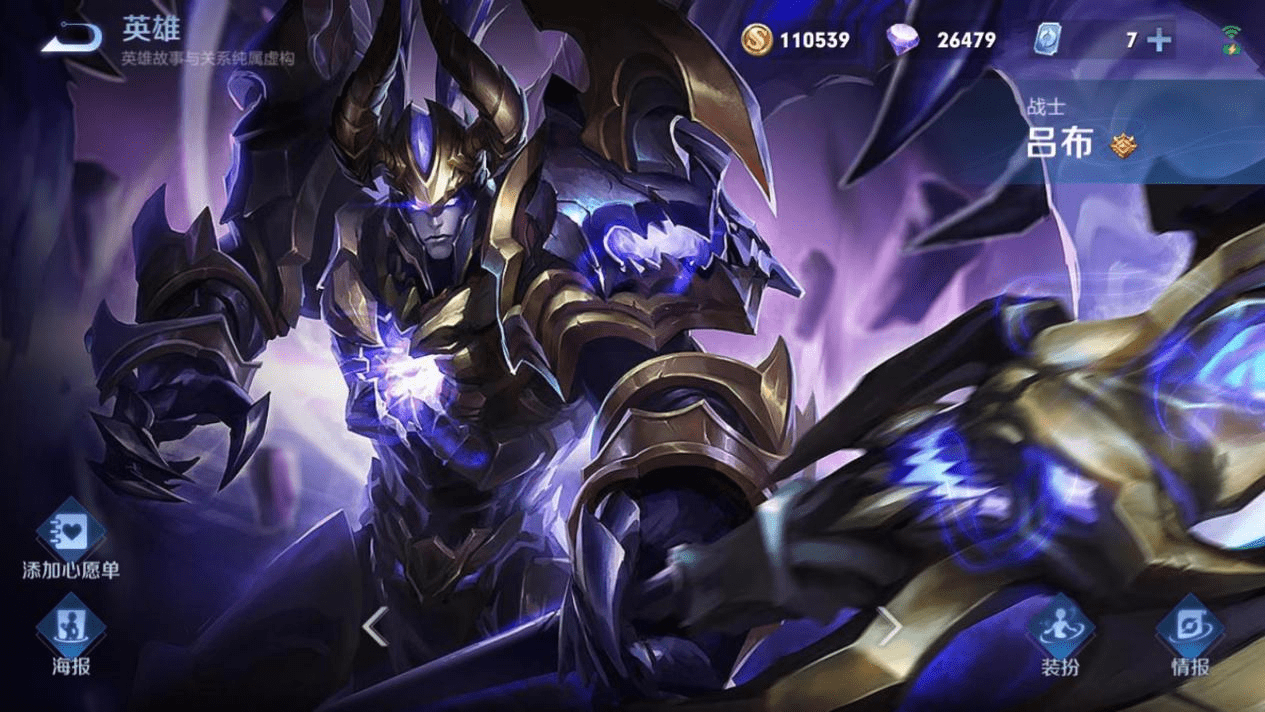Show the next hero with right arrow
The height and width of the screenshot is (712, 1265).
889,627
